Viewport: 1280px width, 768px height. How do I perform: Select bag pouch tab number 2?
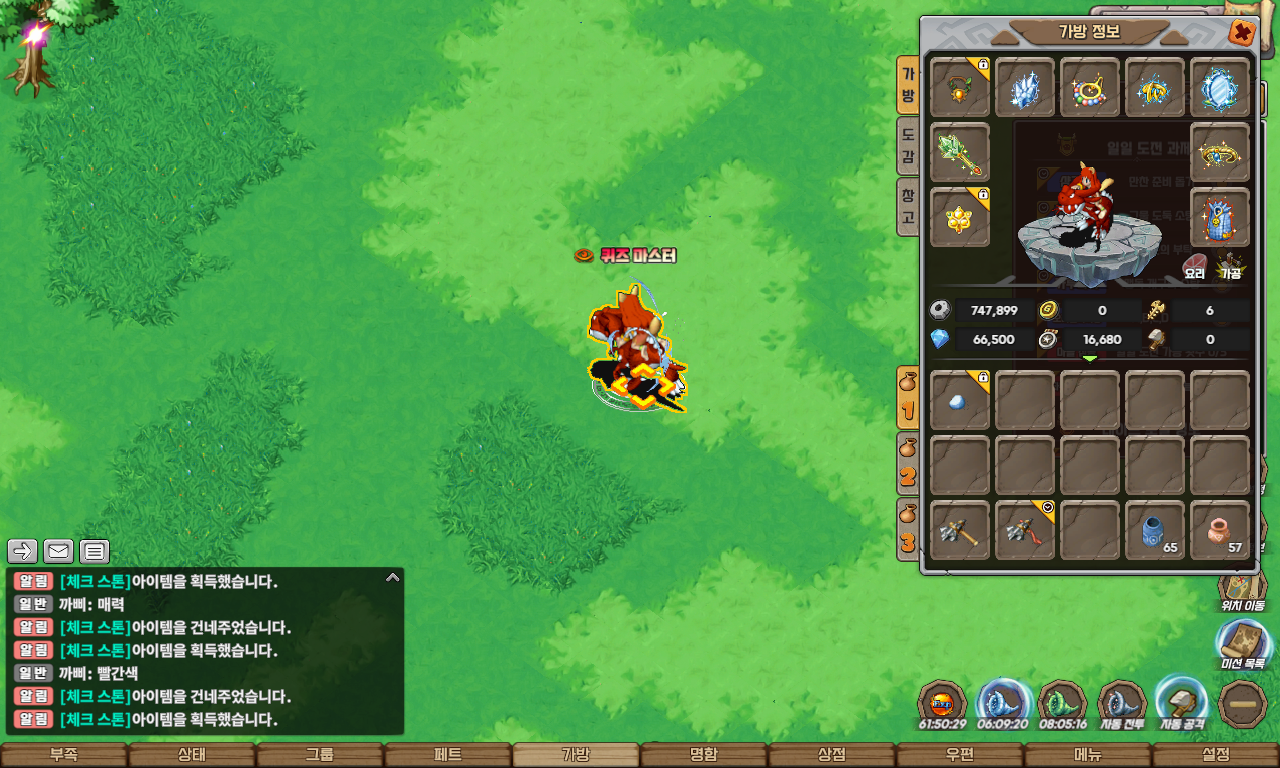908,465
